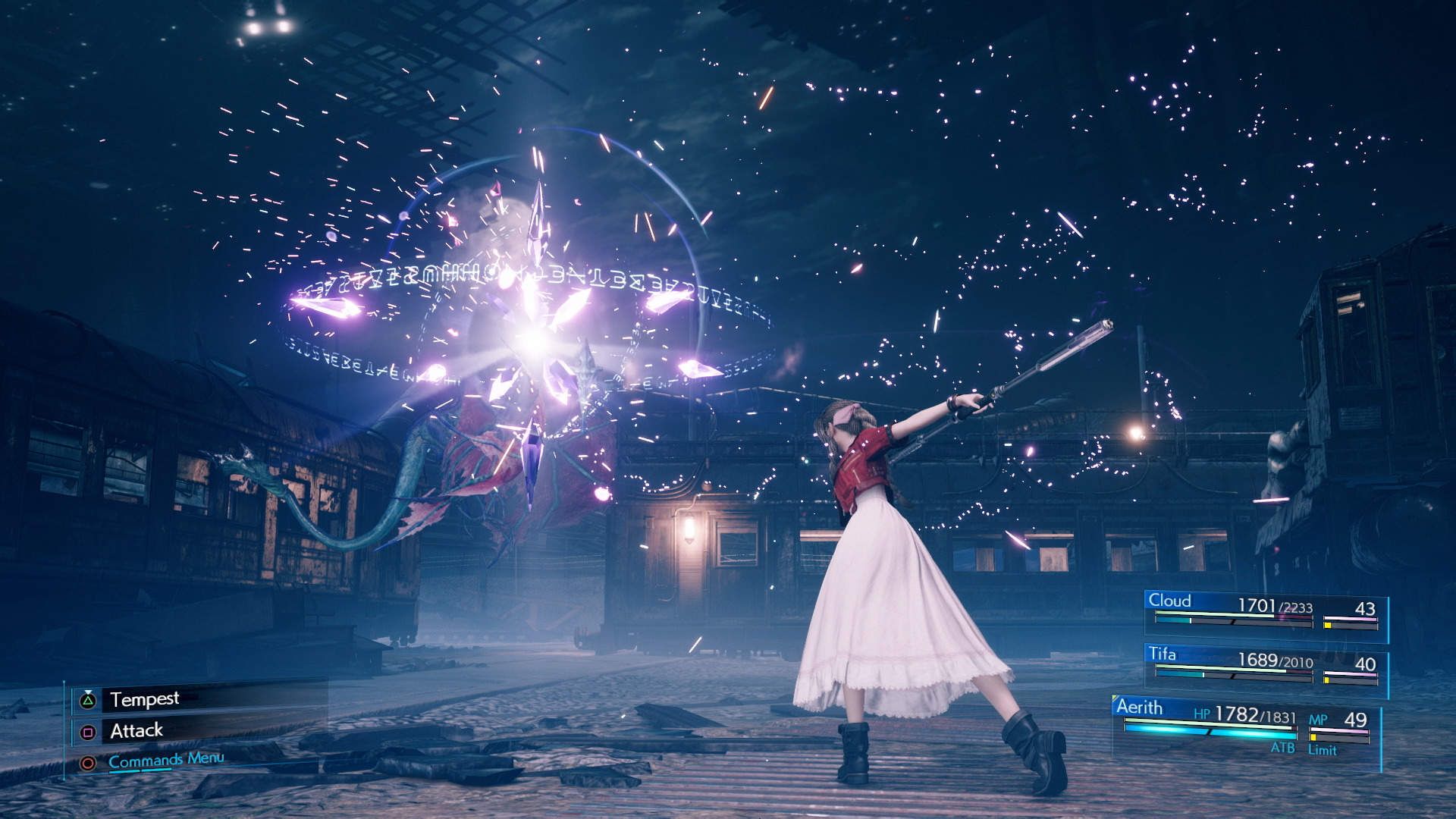Select the Tempest command
This screenshot has width=1456, height=819.
(x=146, y=699)
